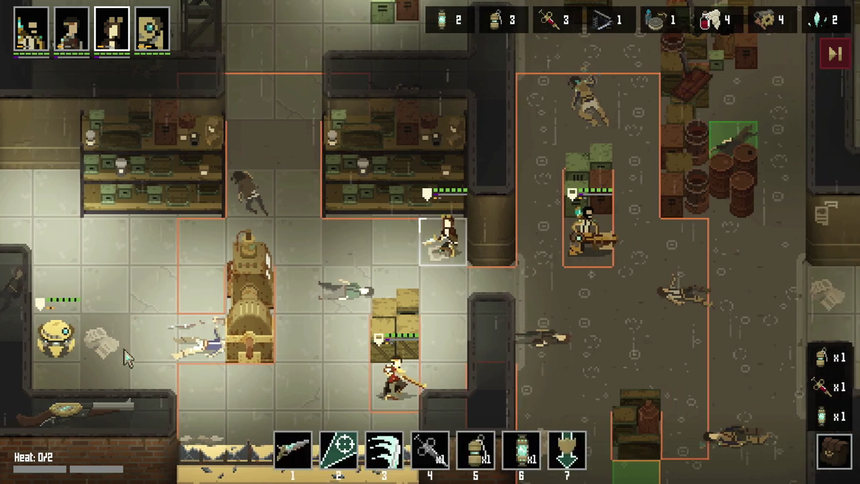The image size is (860, 484).
Task: Select the goggled robot character portrait
Action: click(x=152, y=30)
